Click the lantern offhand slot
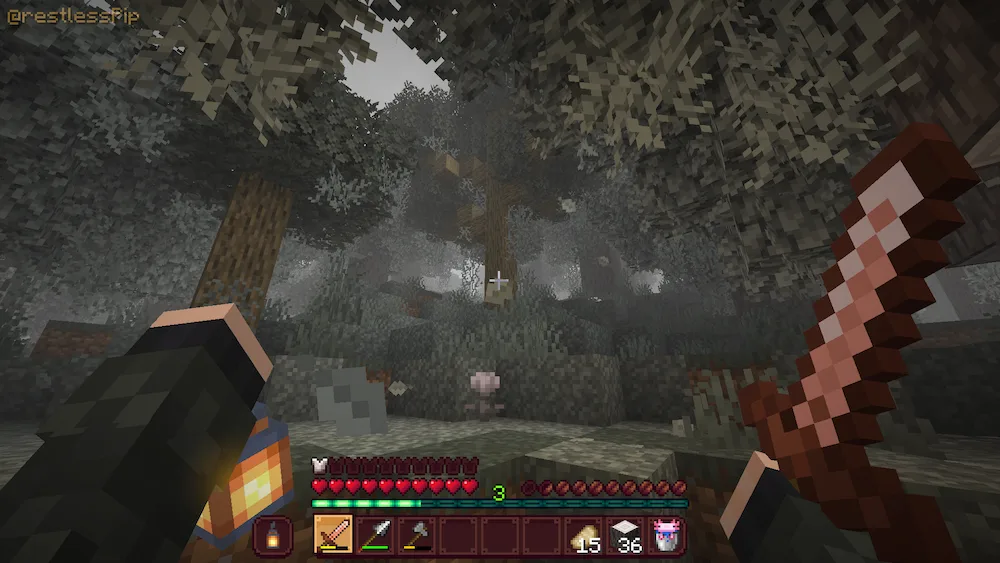Viewport: 1000px width, 563px height. tap(273, 535)
